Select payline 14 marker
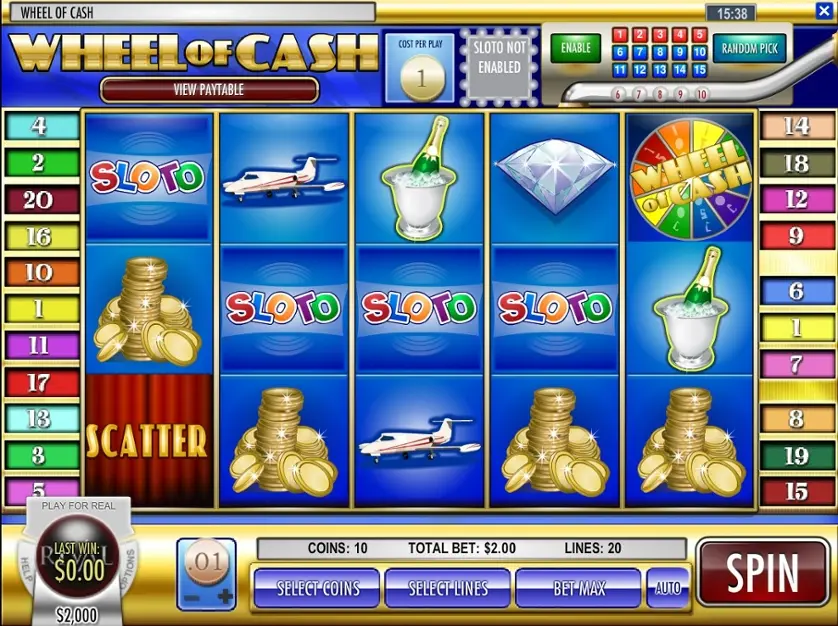Viewport: 838px width, 626px height. tap(796, 127)
